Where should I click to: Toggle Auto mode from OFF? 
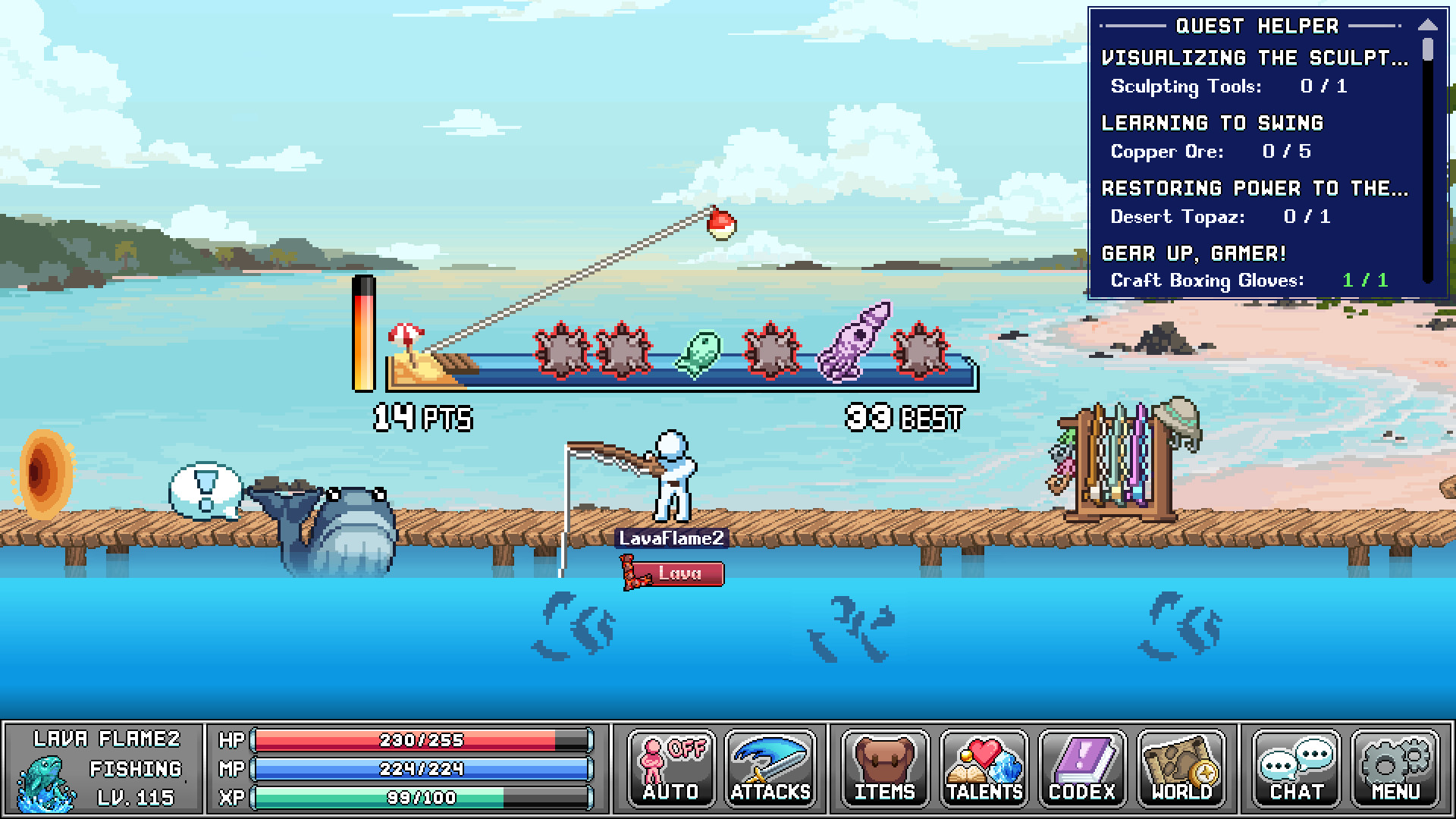(670, 769)
